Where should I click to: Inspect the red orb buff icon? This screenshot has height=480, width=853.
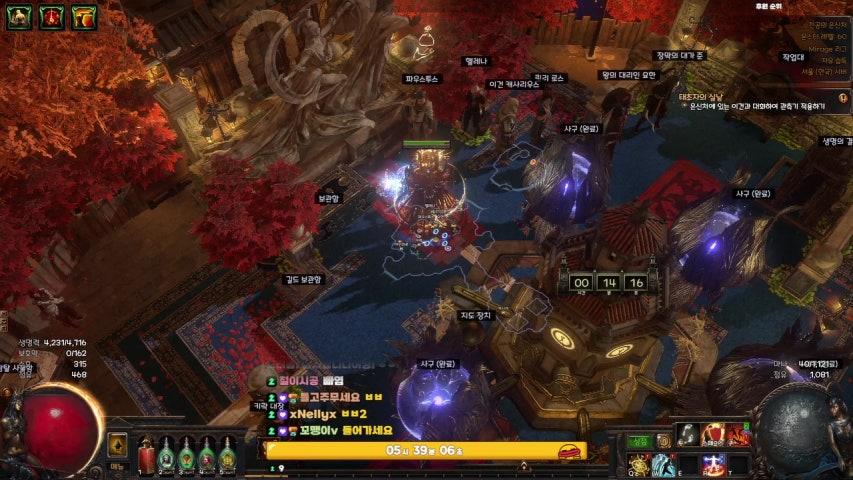52,16
